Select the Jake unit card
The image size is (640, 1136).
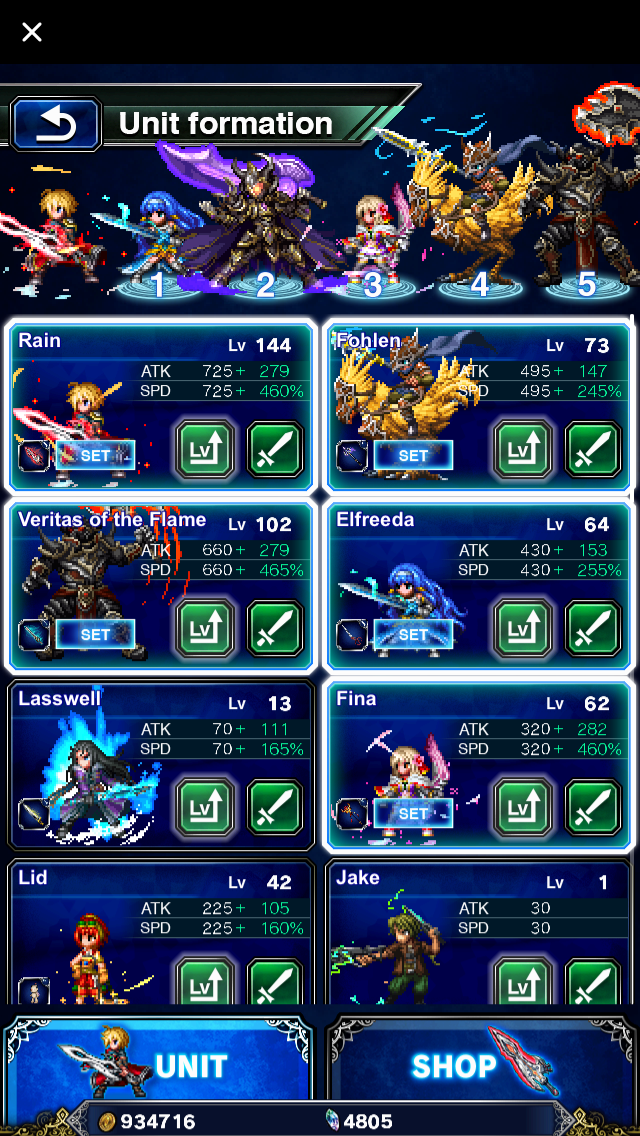pos(410,930)
